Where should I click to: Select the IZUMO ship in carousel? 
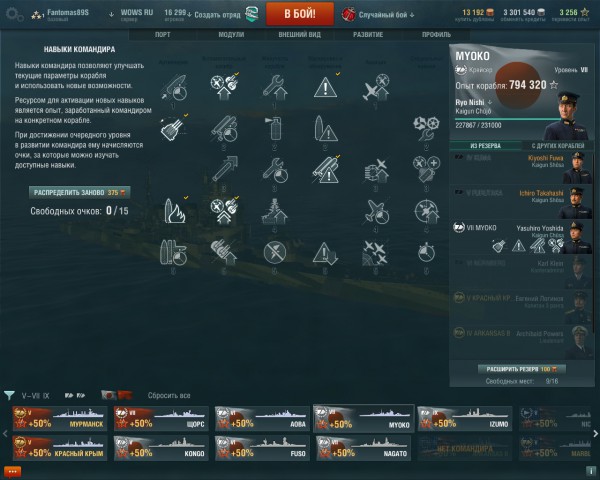pos(466,418)
